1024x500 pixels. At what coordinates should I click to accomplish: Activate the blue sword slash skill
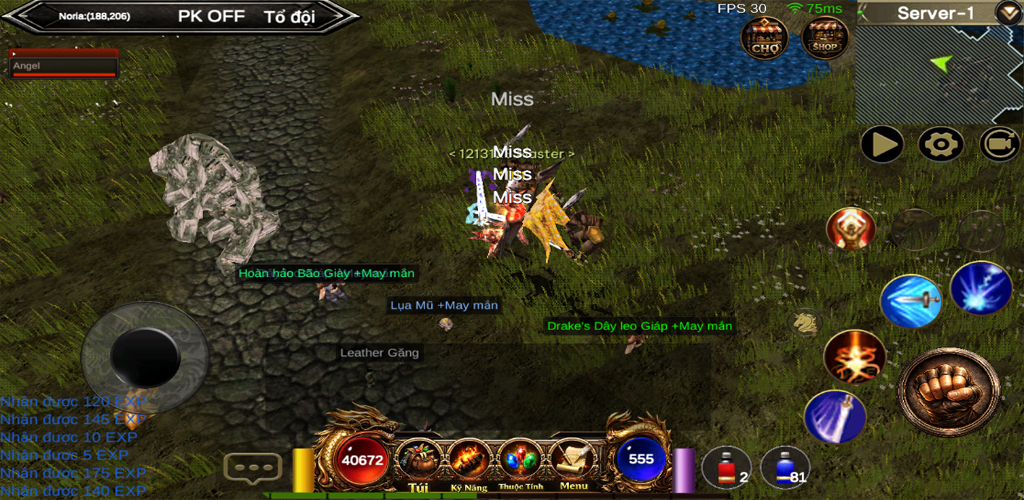click(910, 301)
